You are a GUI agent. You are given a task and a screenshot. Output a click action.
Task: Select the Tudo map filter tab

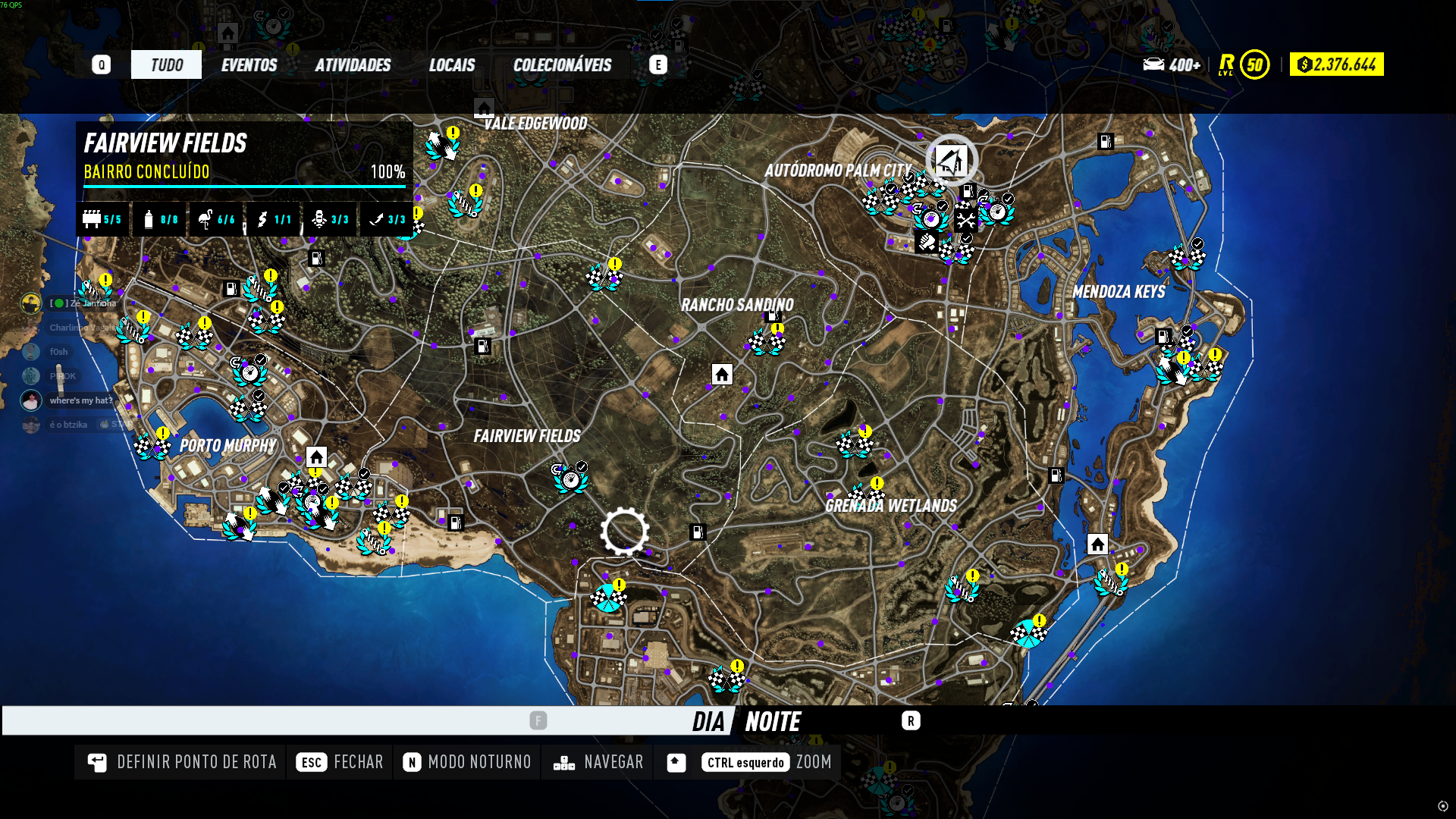(166, 65)
